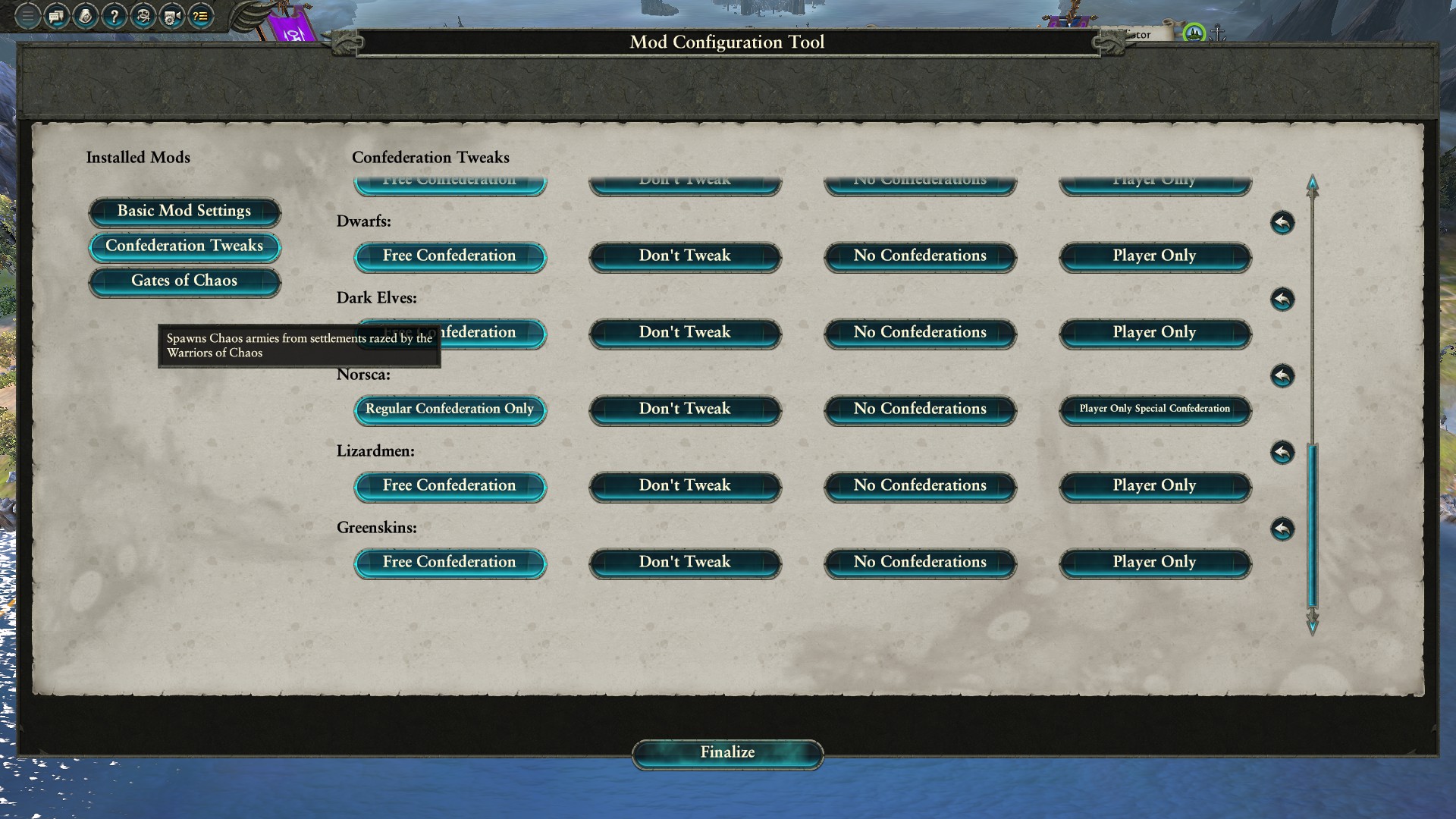Open Basic Mod Settings
The image size is (1456, 819).
click(184, 212)
